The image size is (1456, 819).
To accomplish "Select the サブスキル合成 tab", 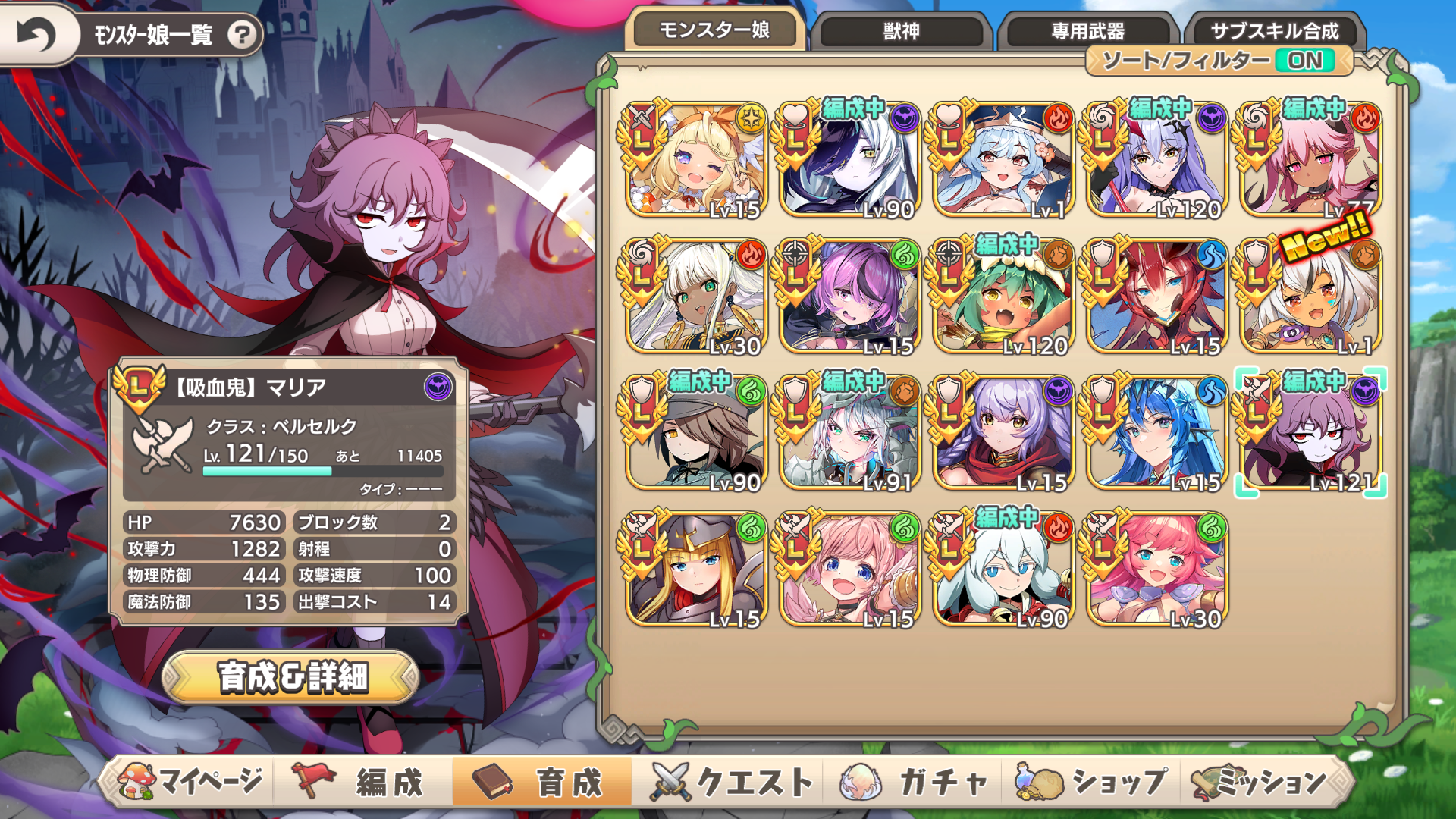I will pos(1275,31).
